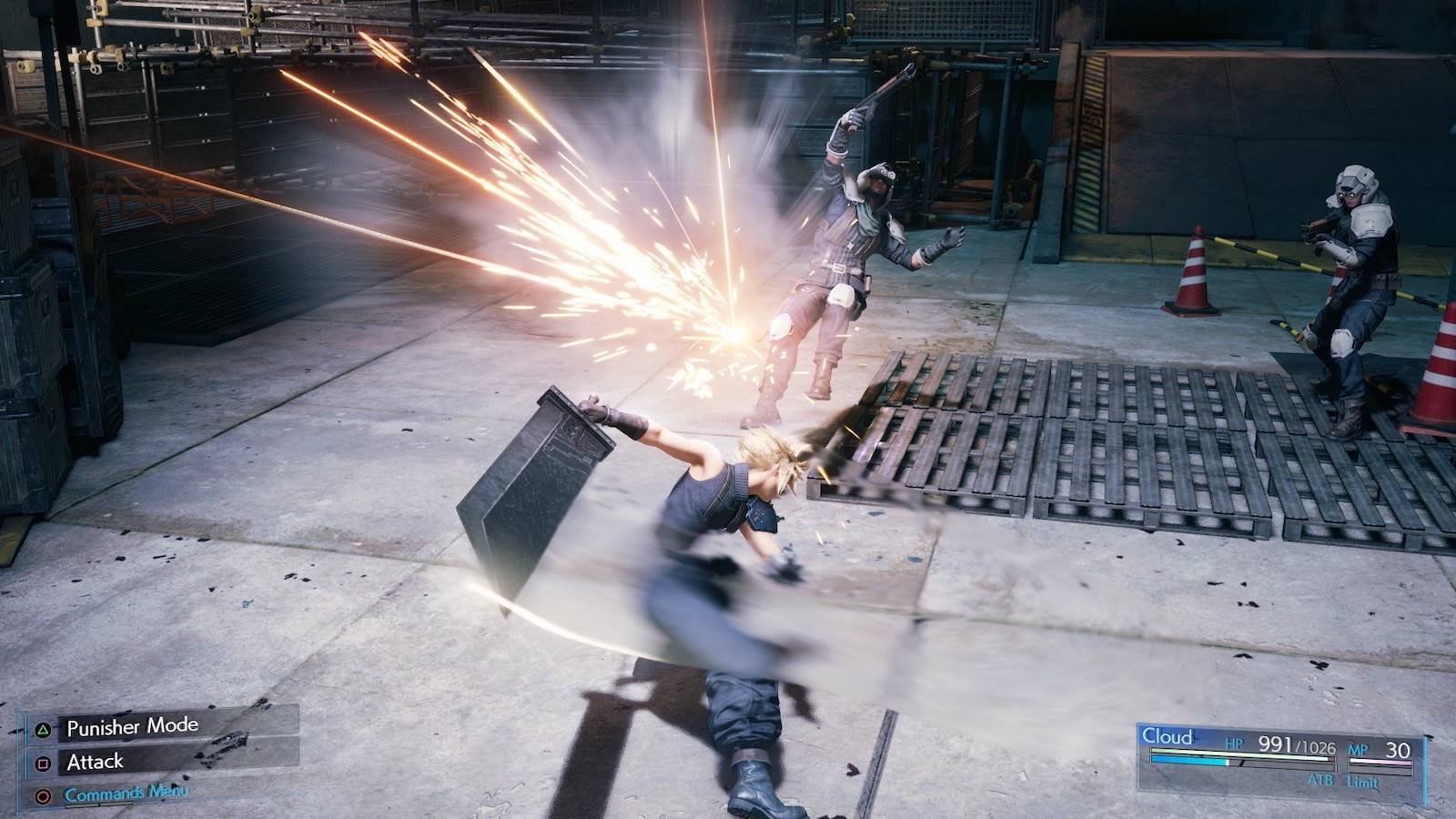Select the Cloud name label on the HUD

point(1168,734)
